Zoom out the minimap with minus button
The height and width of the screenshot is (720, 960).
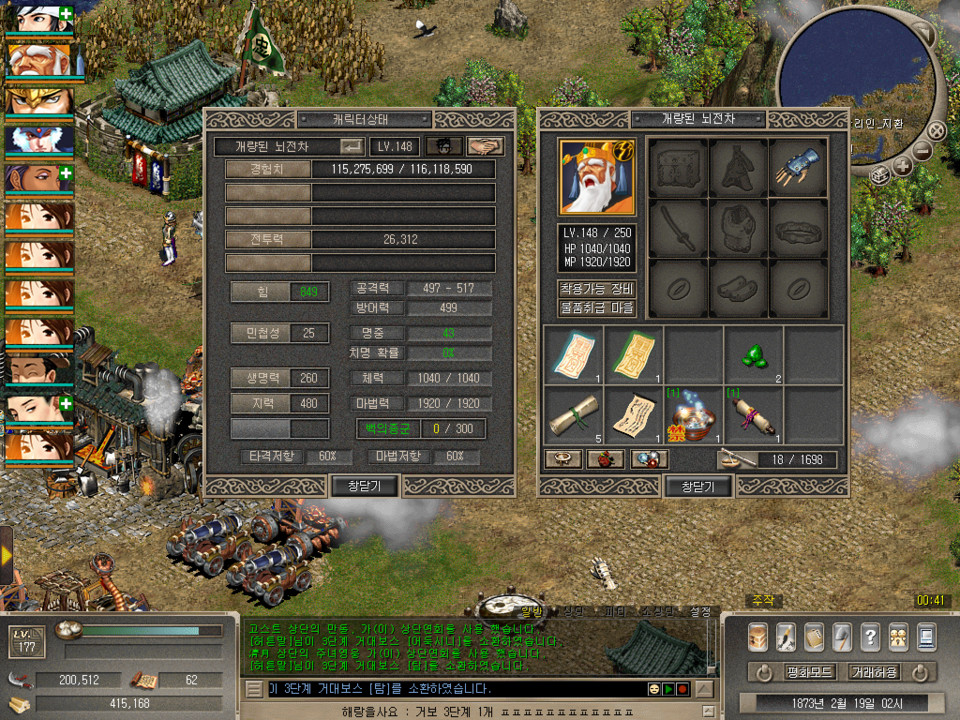(922, 151)
